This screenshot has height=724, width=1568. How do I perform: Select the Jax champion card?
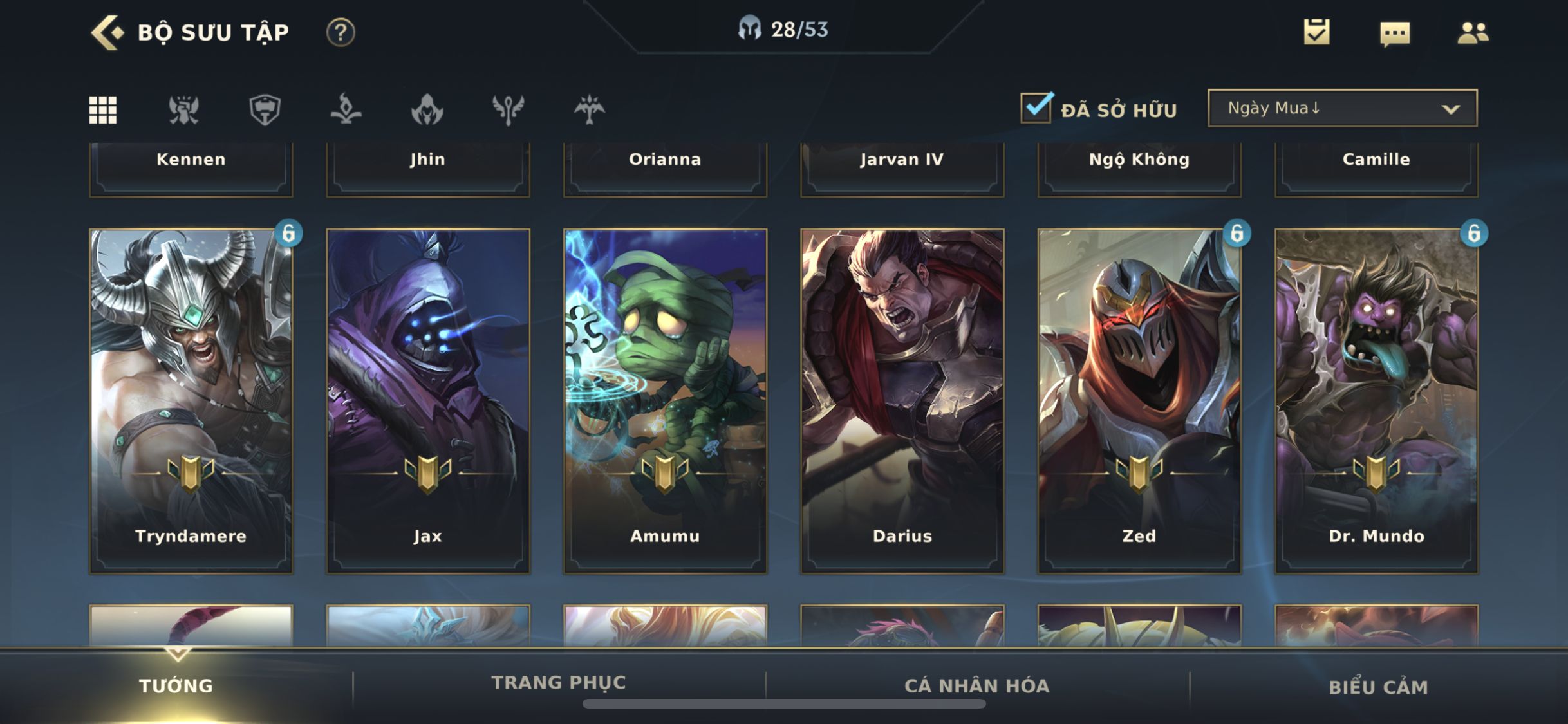[x=428, y=400]
